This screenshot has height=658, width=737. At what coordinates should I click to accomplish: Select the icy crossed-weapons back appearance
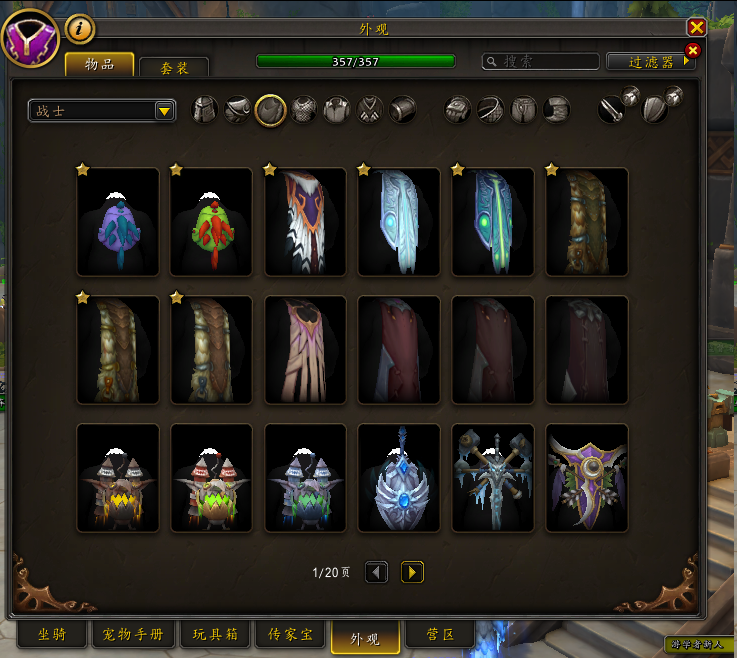pyautogui.click(x=493, y=477)
